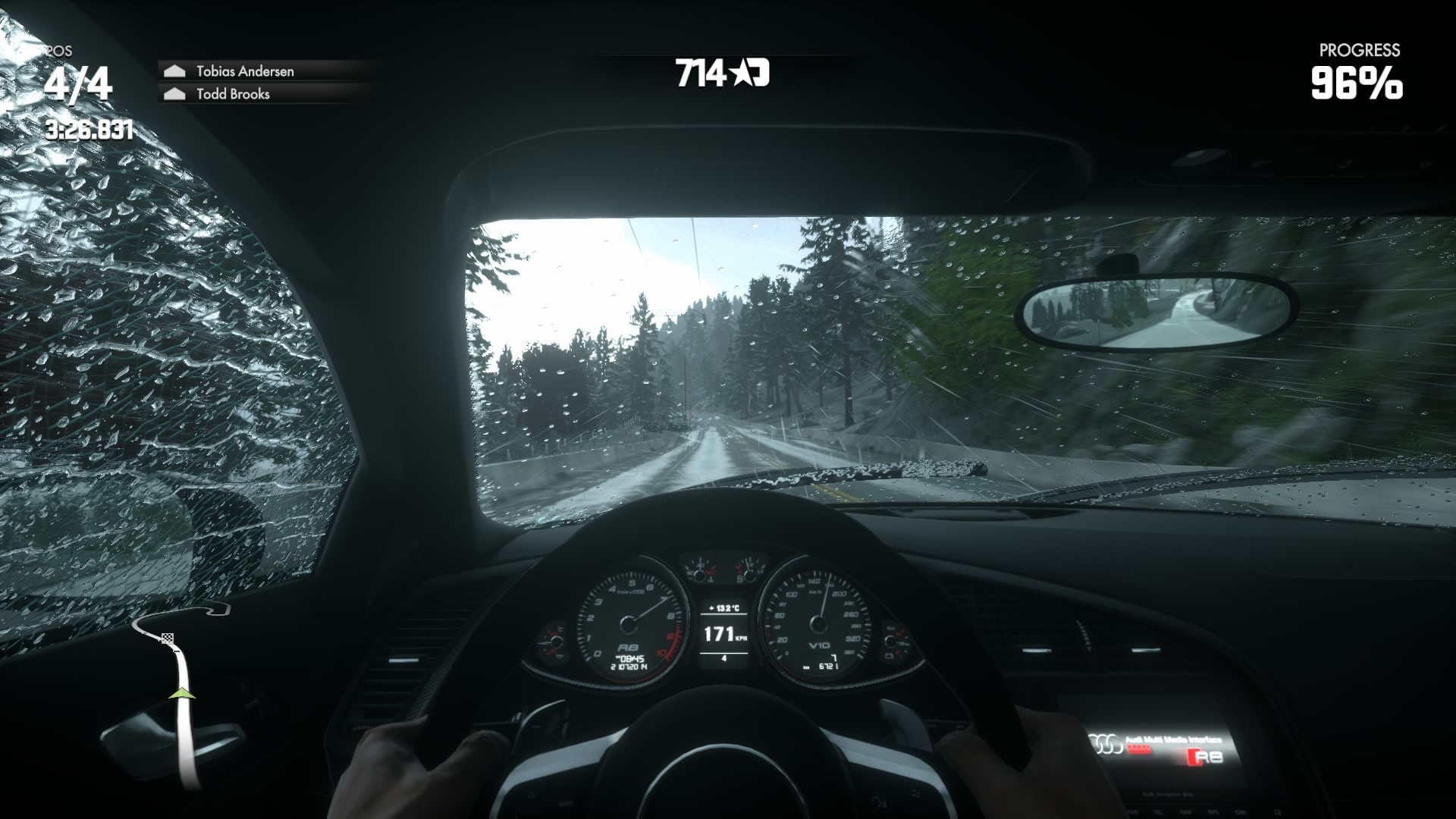
Task: Click the checkered finish flag on minimap
Action: coord(168,639)
